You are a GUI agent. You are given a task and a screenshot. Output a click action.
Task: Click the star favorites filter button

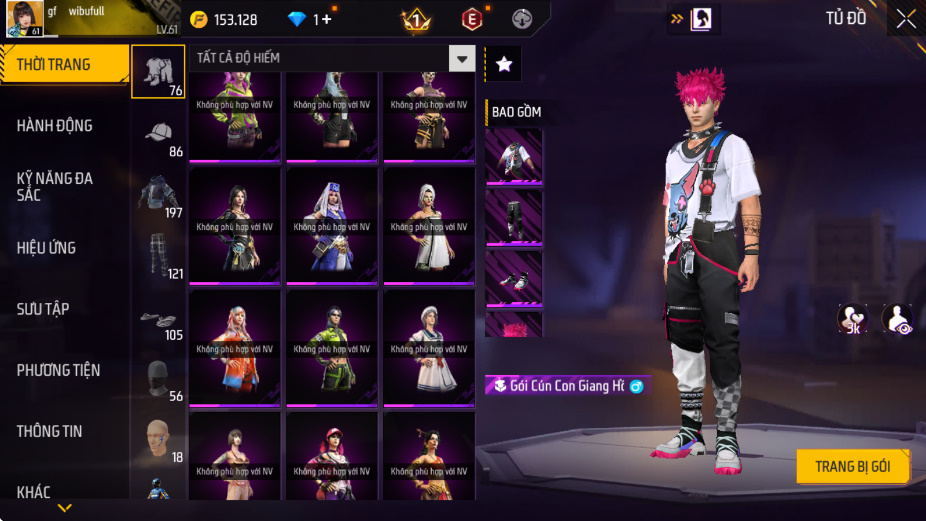503,64
